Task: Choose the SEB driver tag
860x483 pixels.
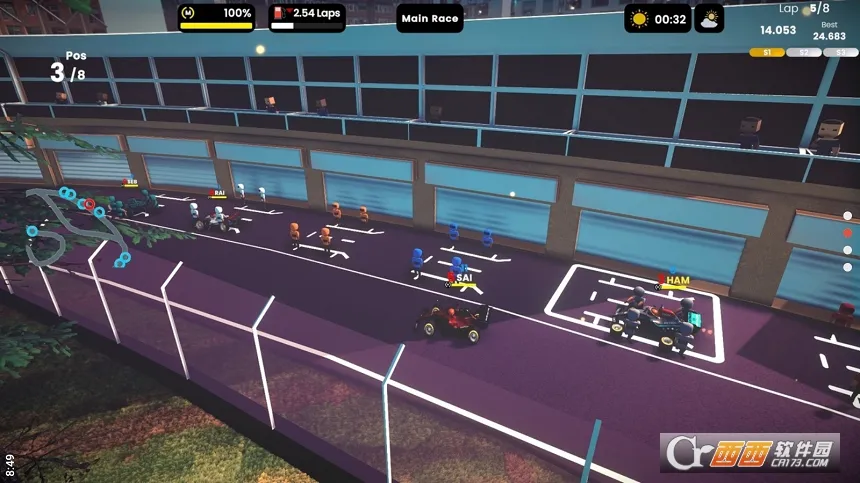Action: (129, 183)
